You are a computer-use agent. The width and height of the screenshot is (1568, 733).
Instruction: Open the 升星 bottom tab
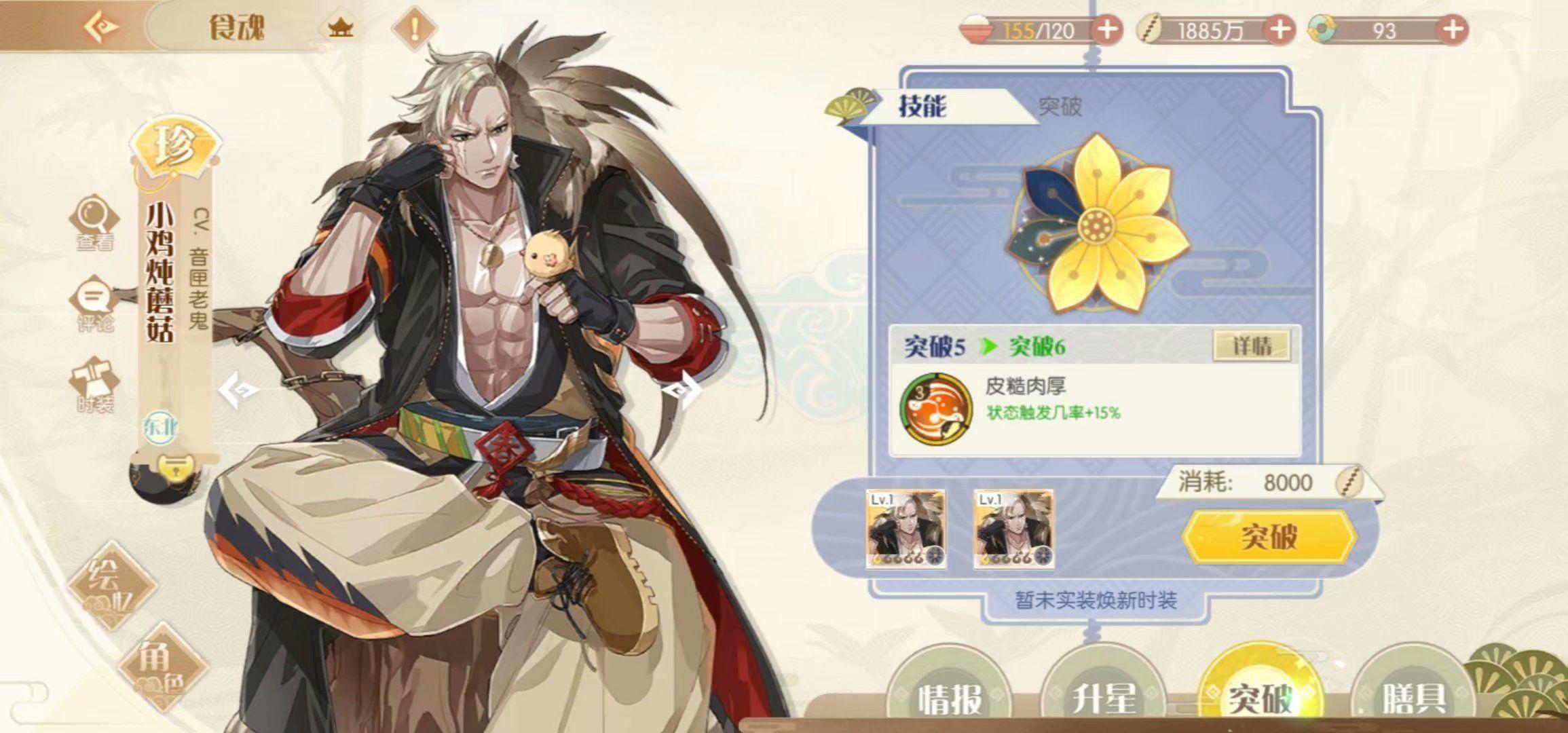1104,698
